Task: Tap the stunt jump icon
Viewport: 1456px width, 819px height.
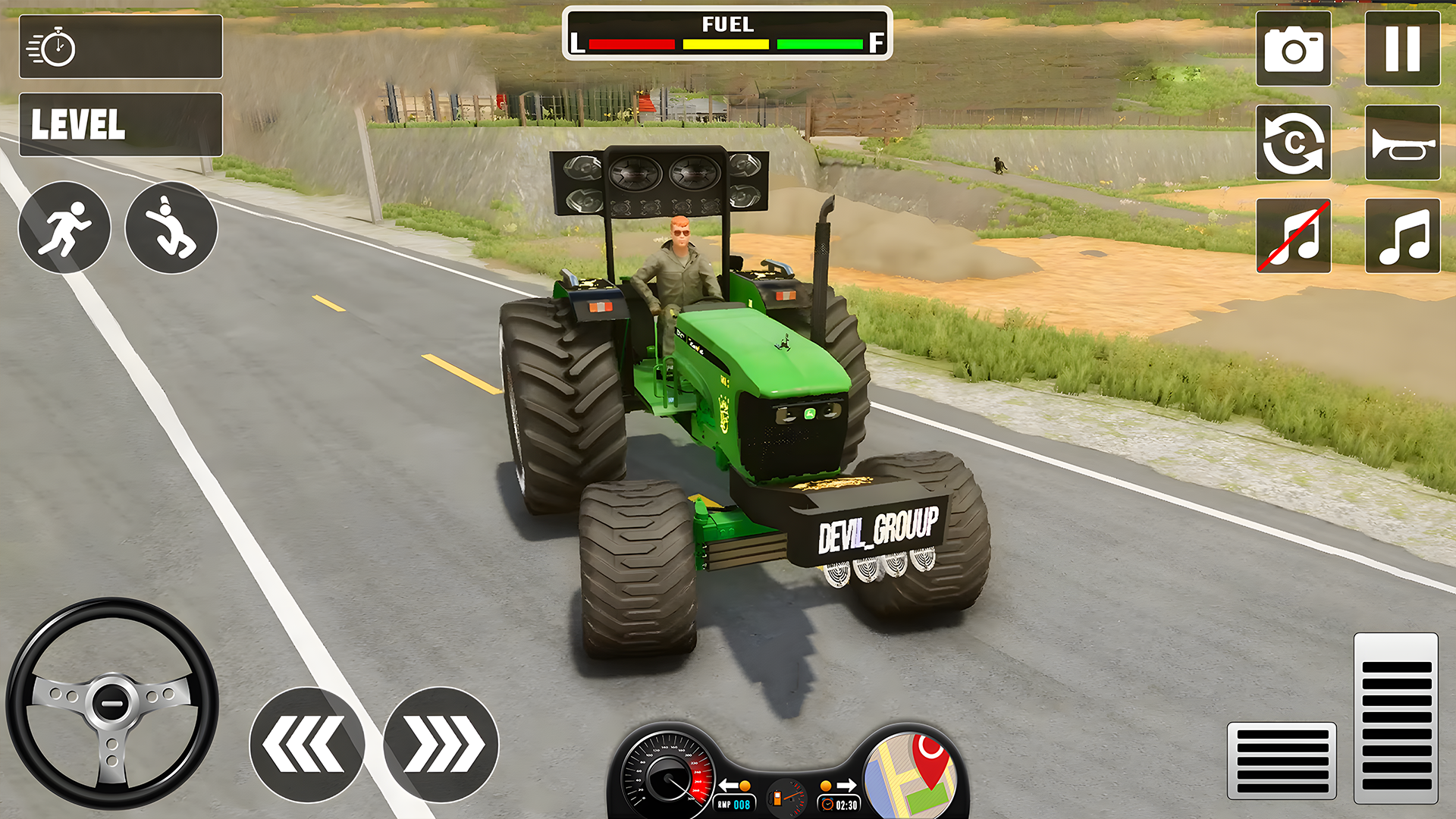Action: pos(171,227)
